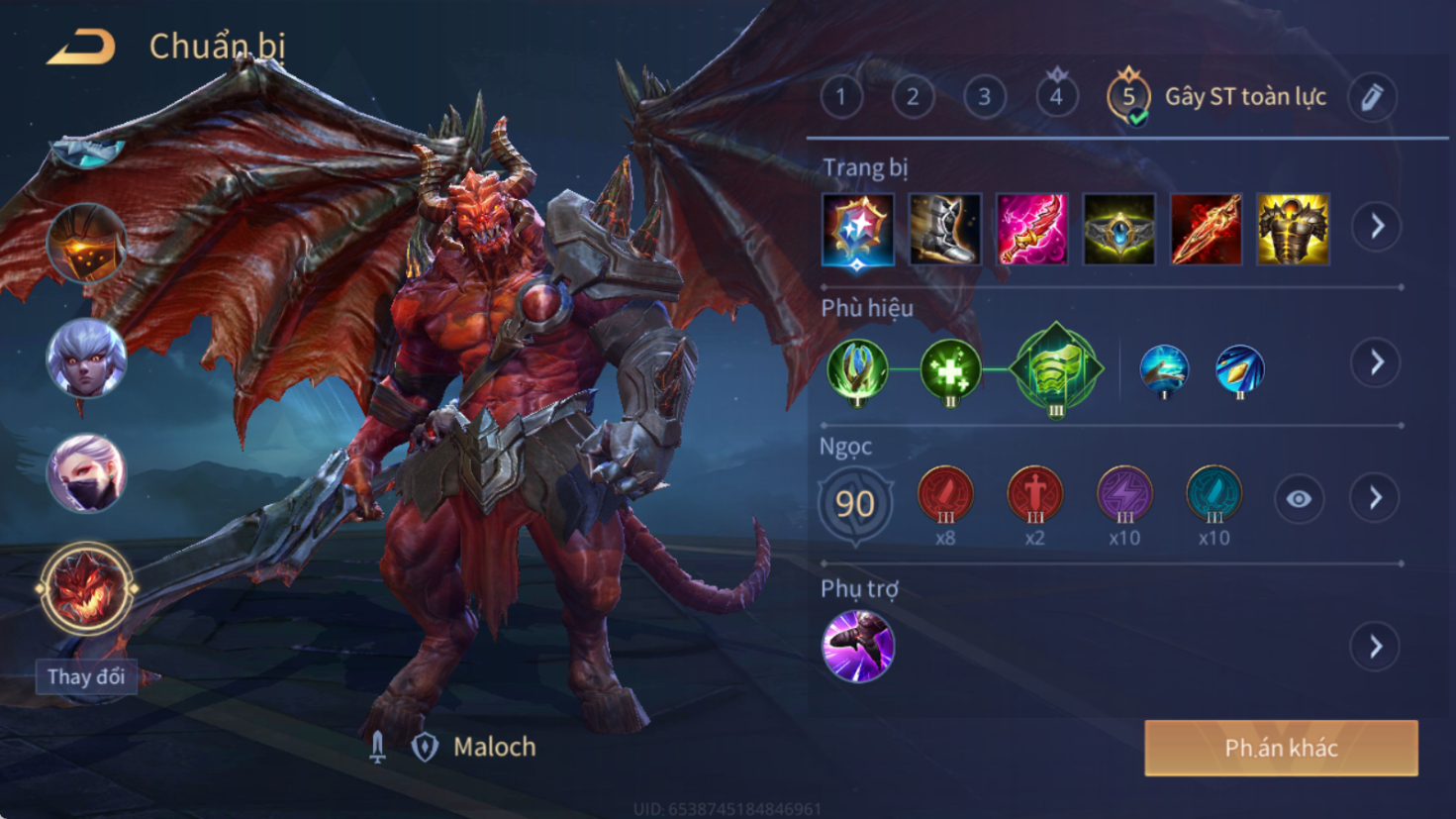
Task: Click the Ph.án khác button
Action: point(1281,748)
